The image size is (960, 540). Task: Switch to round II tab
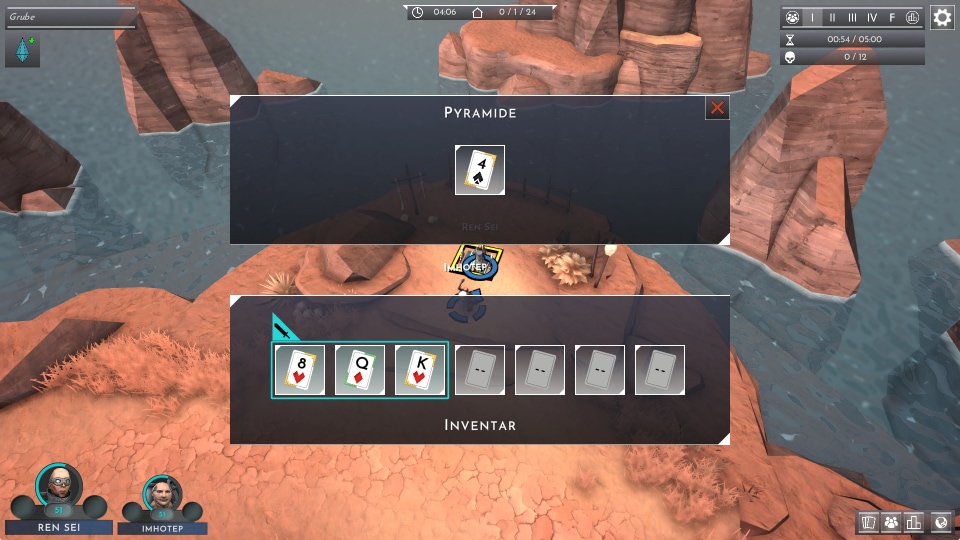click(x=832, y=18)
